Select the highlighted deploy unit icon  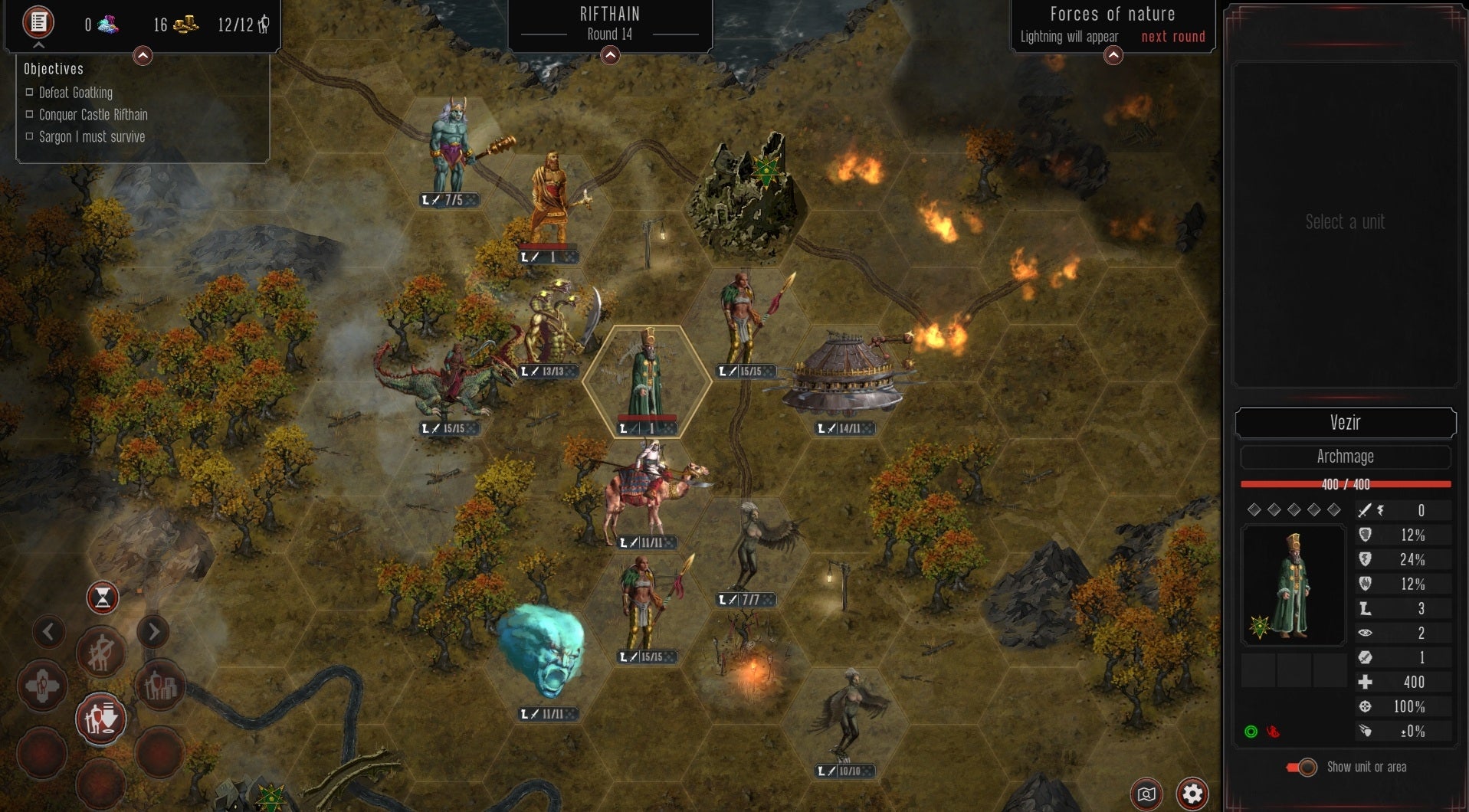click(x=100, y=719)
